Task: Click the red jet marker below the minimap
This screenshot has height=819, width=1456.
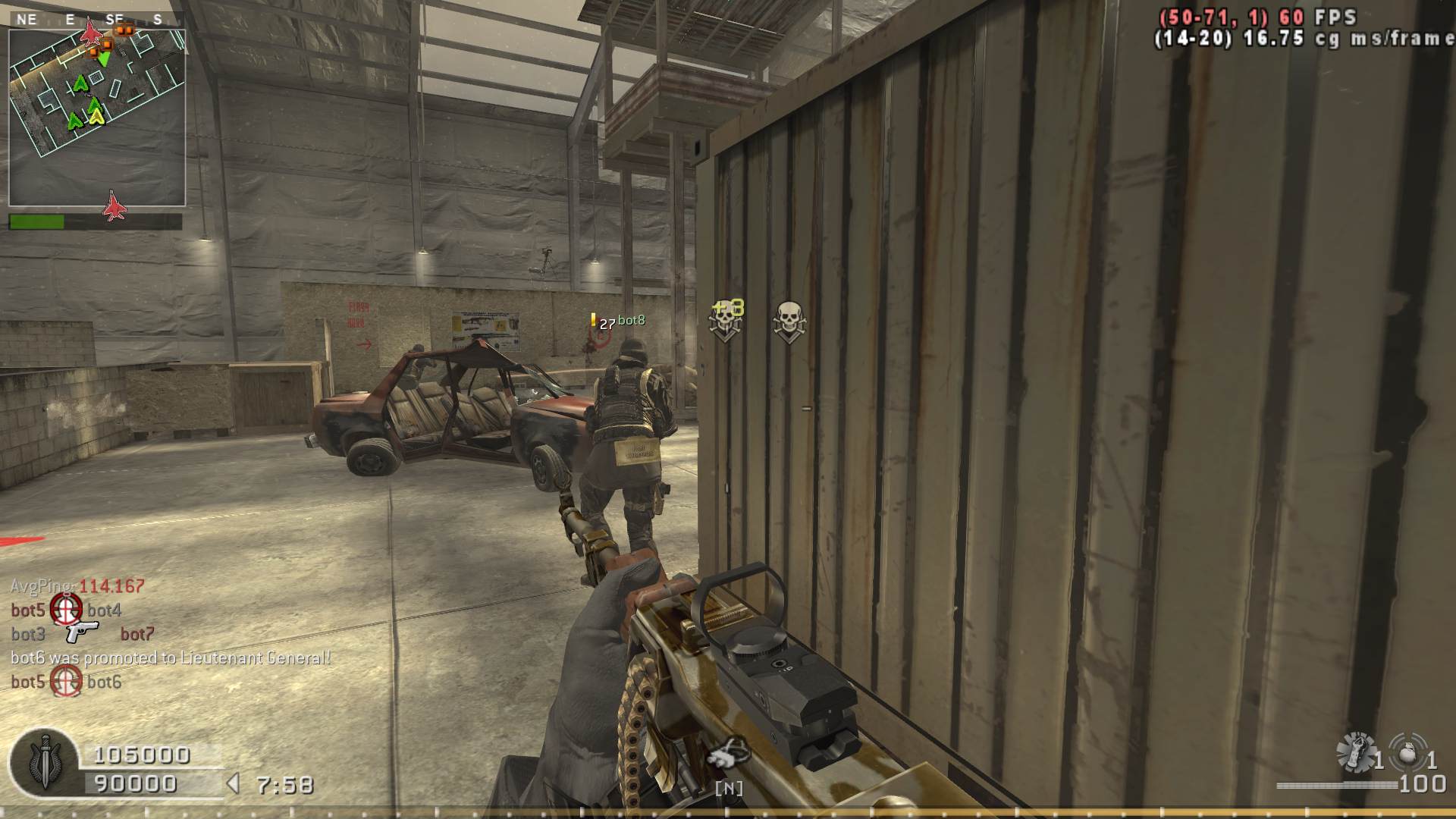Action: point(114,206)
